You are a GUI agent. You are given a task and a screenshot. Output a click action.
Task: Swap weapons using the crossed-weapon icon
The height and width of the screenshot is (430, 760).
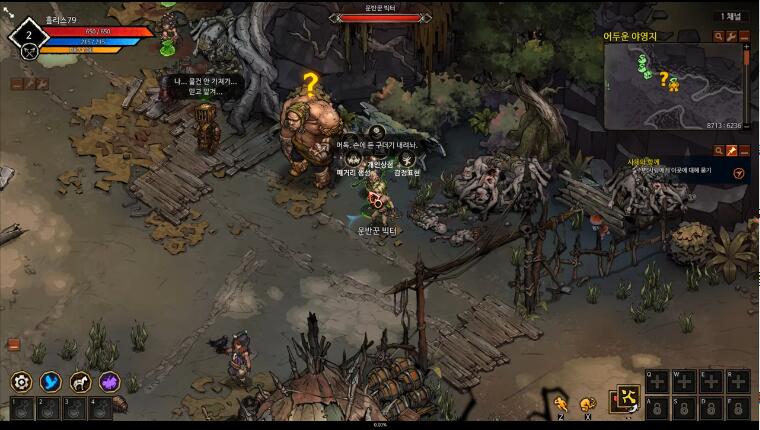tap(629, 399)
